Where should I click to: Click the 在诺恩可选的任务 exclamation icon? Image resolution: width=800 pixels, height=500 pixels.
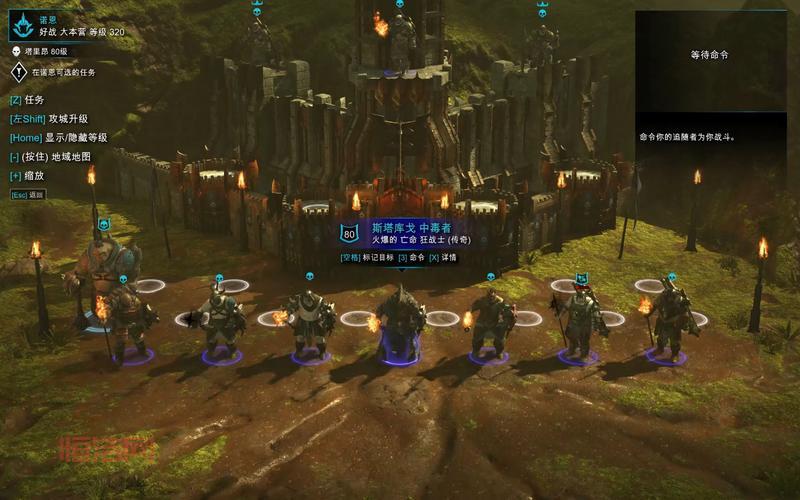[x=18, y=72]
